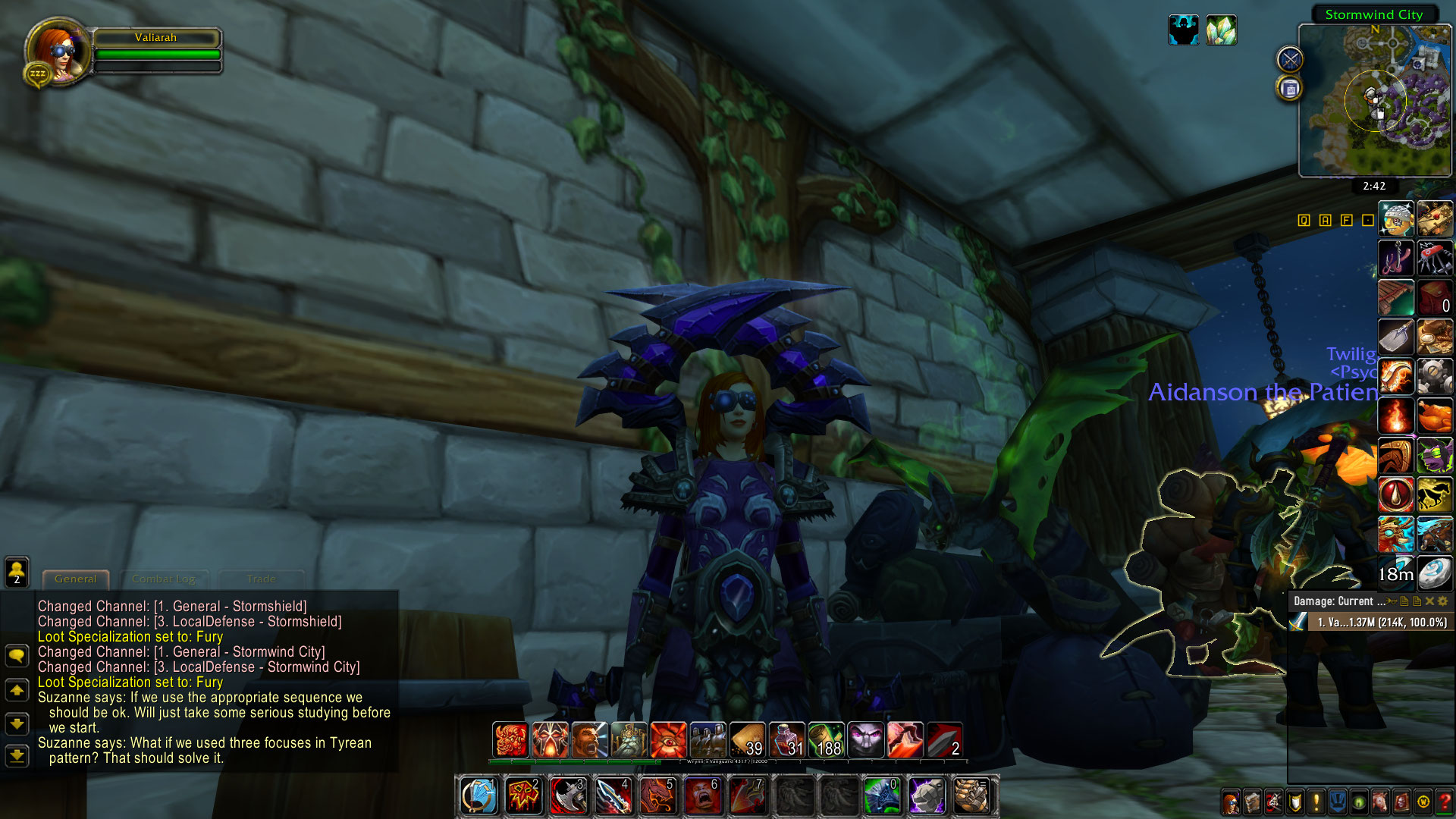This screenshot has width=1456, height=819.
Task: Open the red question mark help button
Action: tap(1444, 802)
